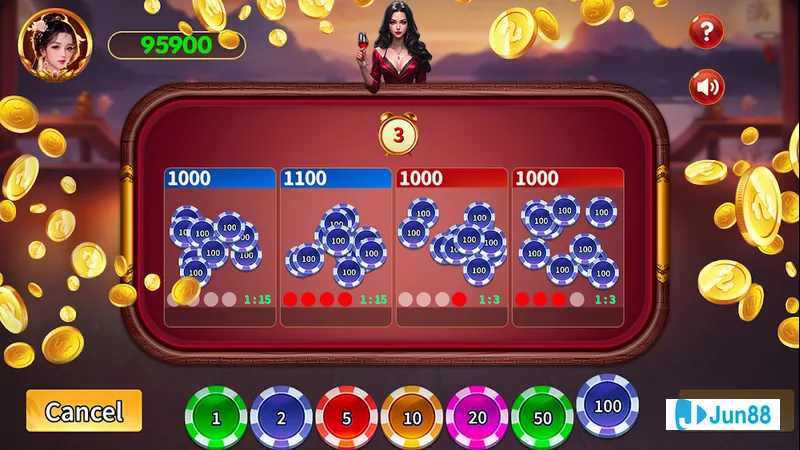This screenshot has width=800, height=450.
Task: Choose the blue 2 chip
Action: (x=281, y=417)
